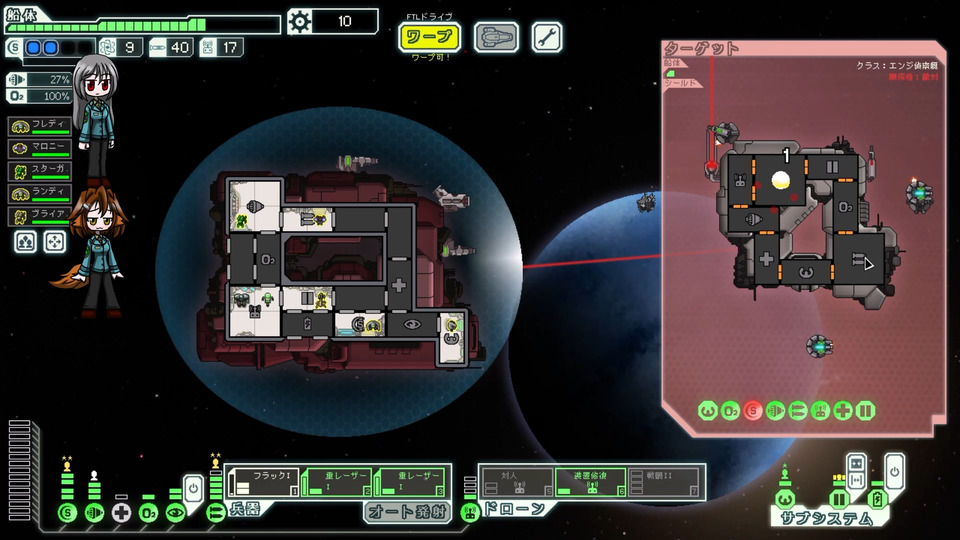Image resolution: width=960 pixels, height=540 pixels.
Task: Open the wrench options menu
Action: 546,38
